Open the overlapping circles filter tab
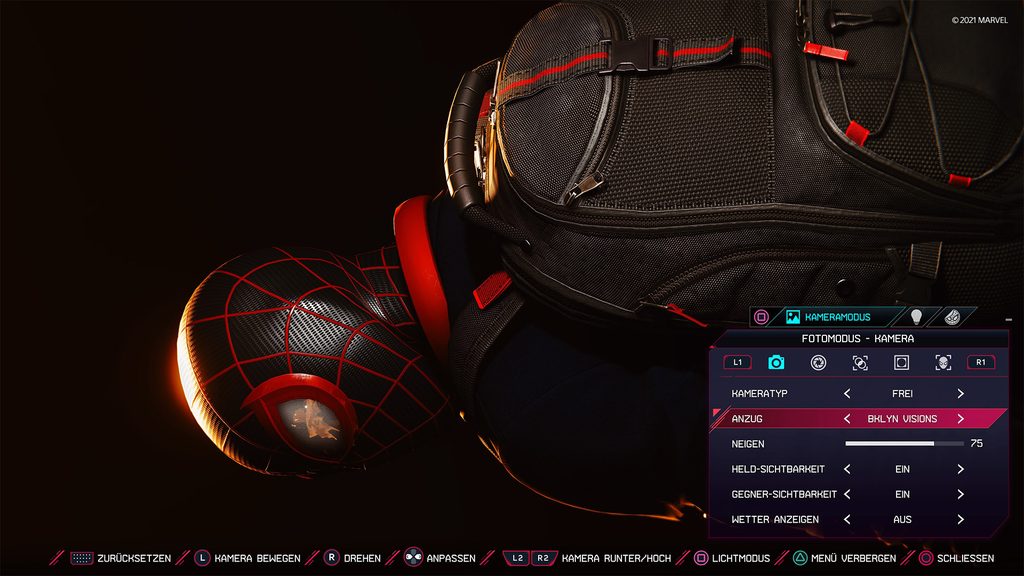 [x=860, y=362]
